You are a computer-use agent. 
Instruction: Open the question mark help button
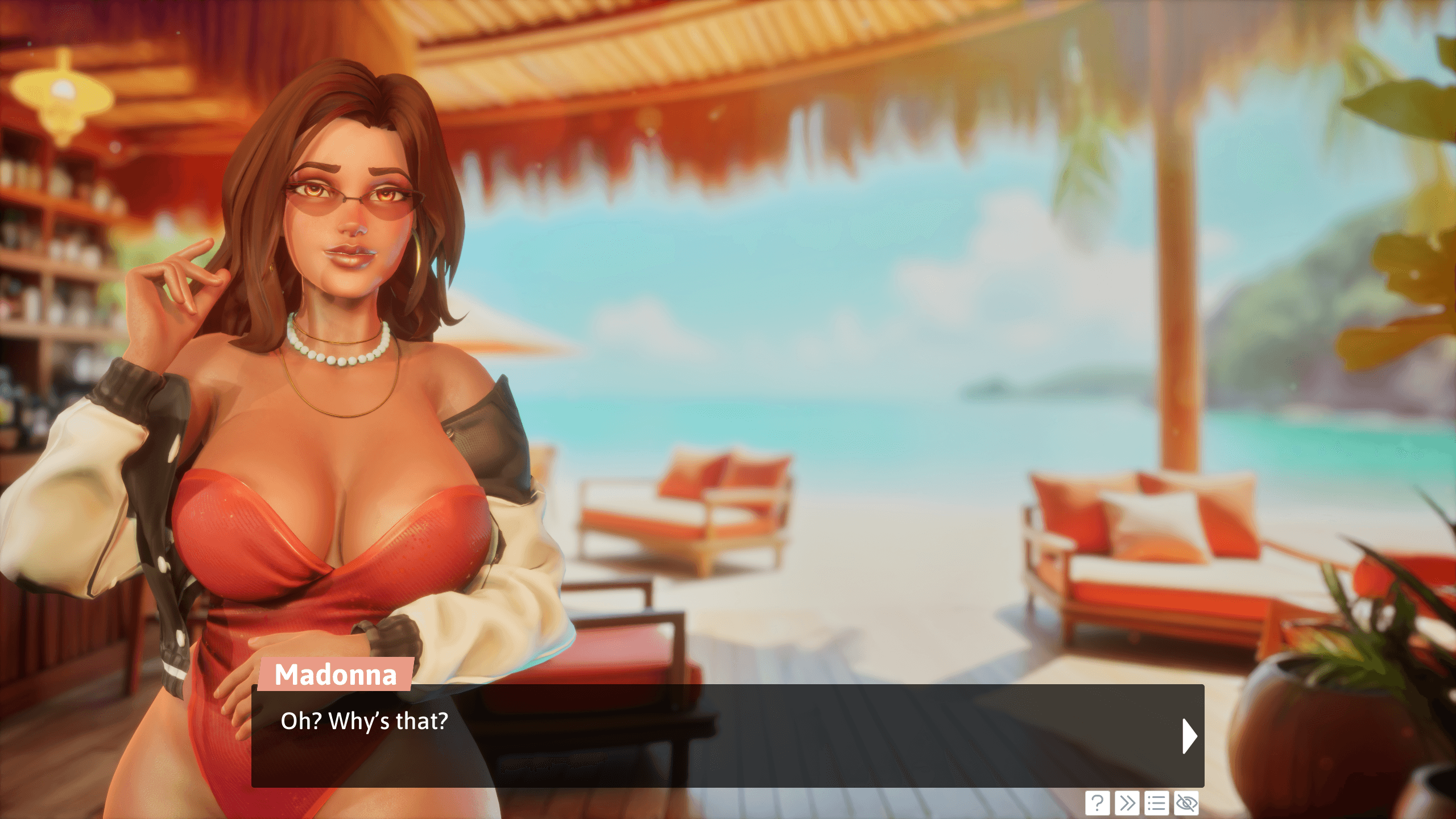1097,803
